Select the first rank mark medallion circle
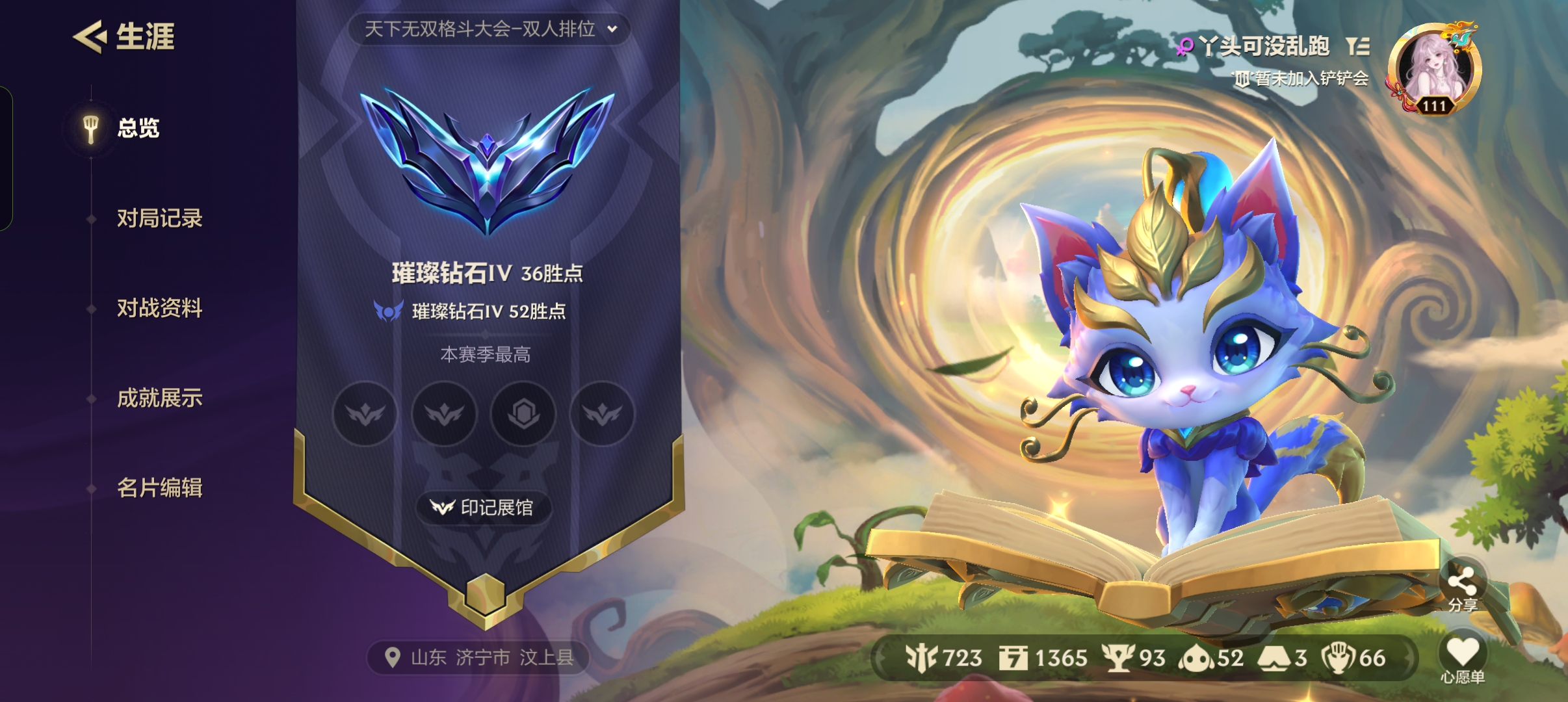Screen dimensions: 1568x702 [x=364, y=415]
